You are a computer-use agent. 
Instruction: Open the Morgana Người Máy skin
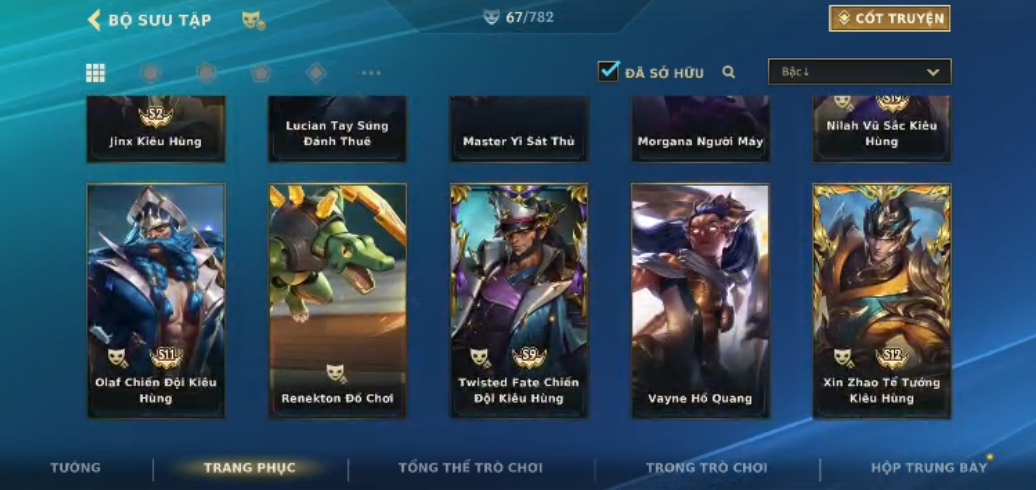click(700, 129)
